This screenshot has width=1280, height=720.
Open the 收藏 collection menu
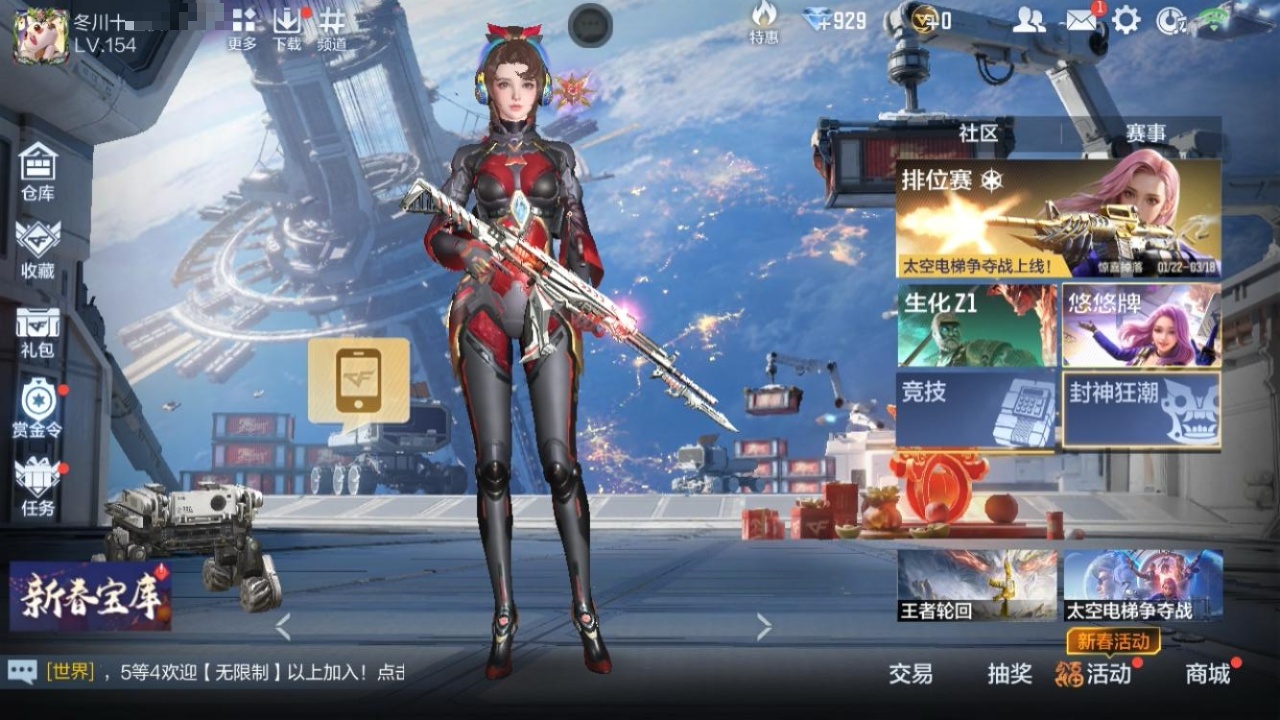[x=38, y=249]
